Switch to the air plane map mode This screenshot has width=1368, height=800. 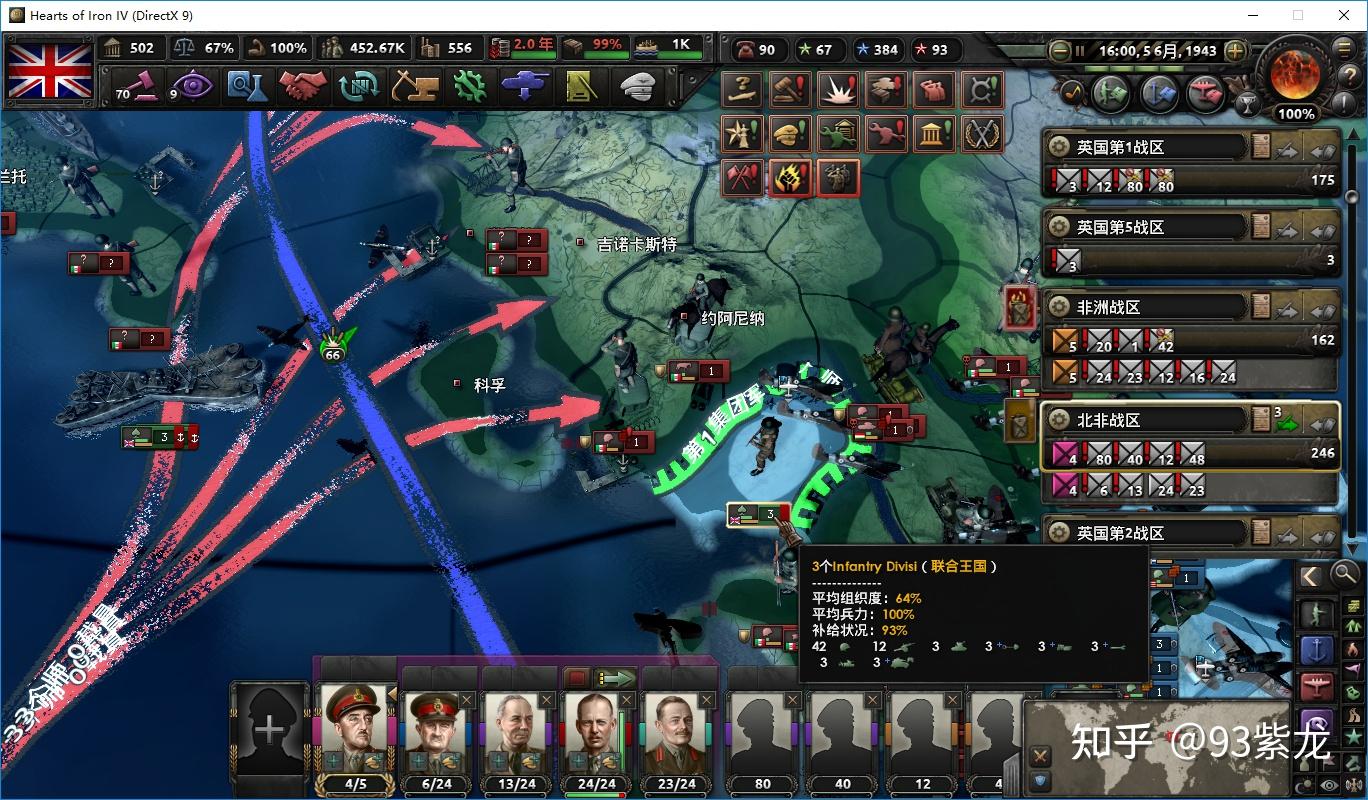(1317, 686)
